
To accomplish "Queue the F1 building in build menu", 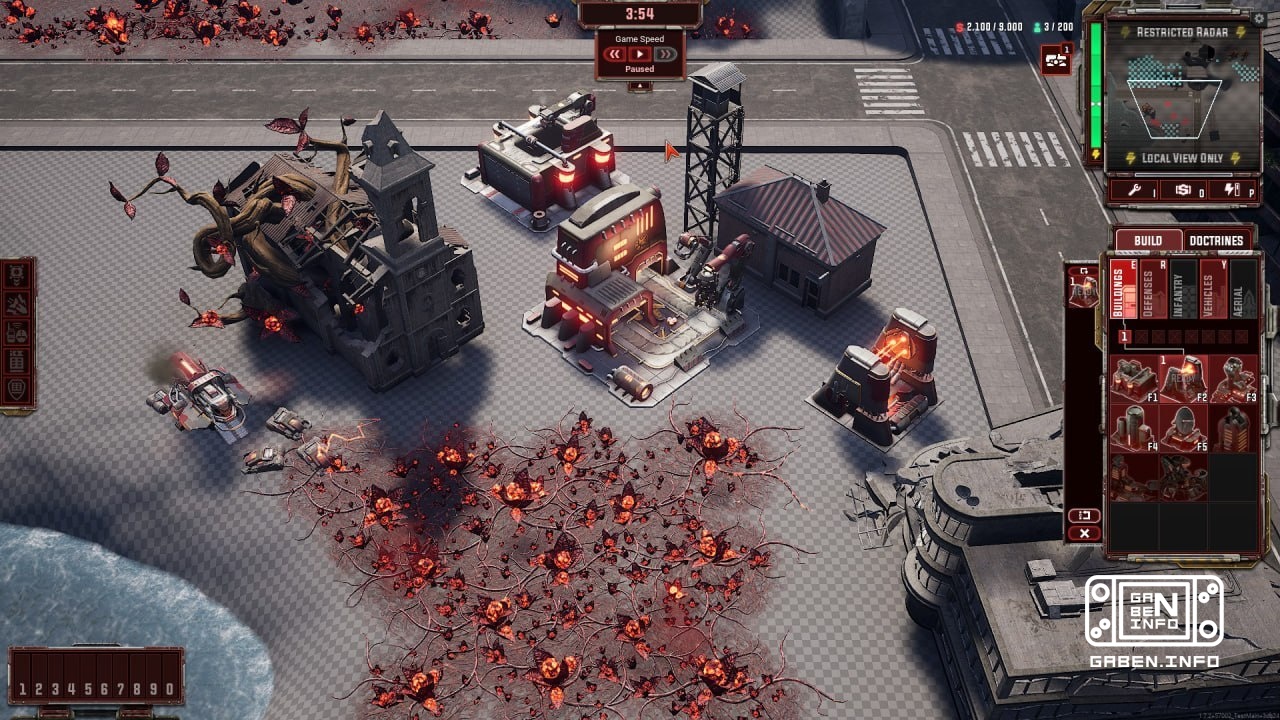I will (x=1133, y=379).
